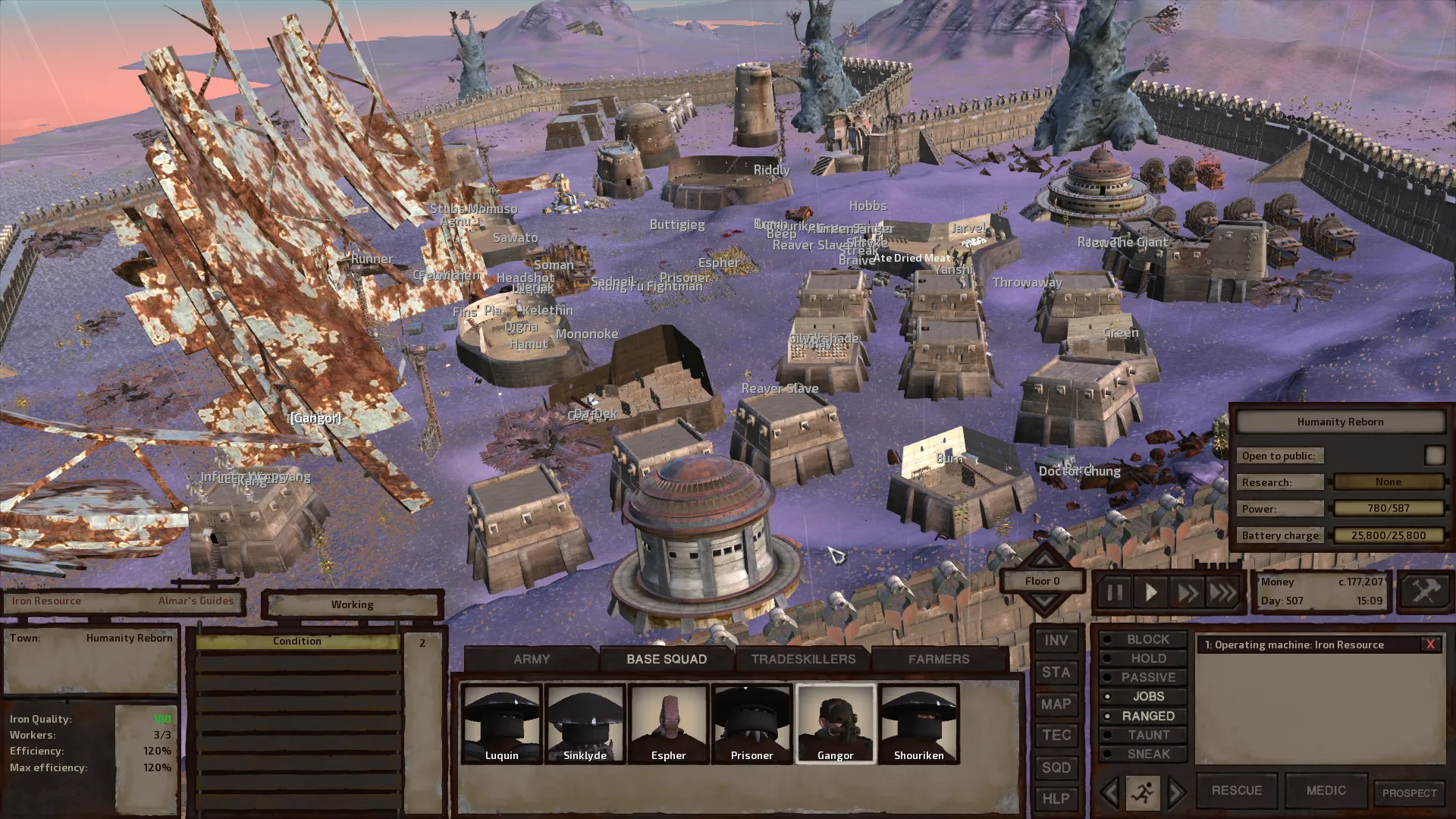The image size is (1456, 819).
Task: Select the Farmers squad tab
Action: 939,659
